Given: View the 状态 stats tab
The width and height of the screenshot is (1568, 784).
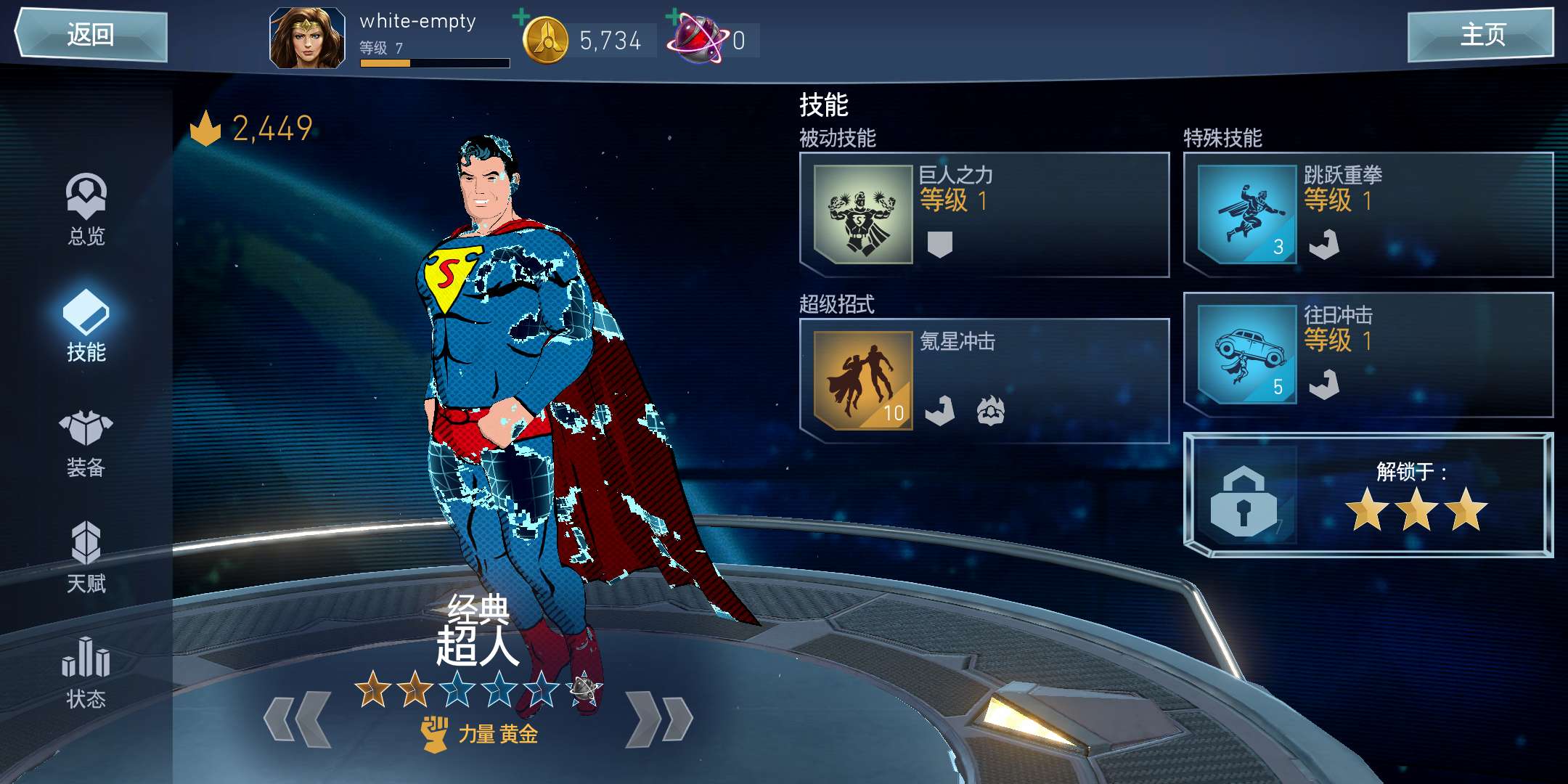Looking at the screenshot, I should click(86, 672).
